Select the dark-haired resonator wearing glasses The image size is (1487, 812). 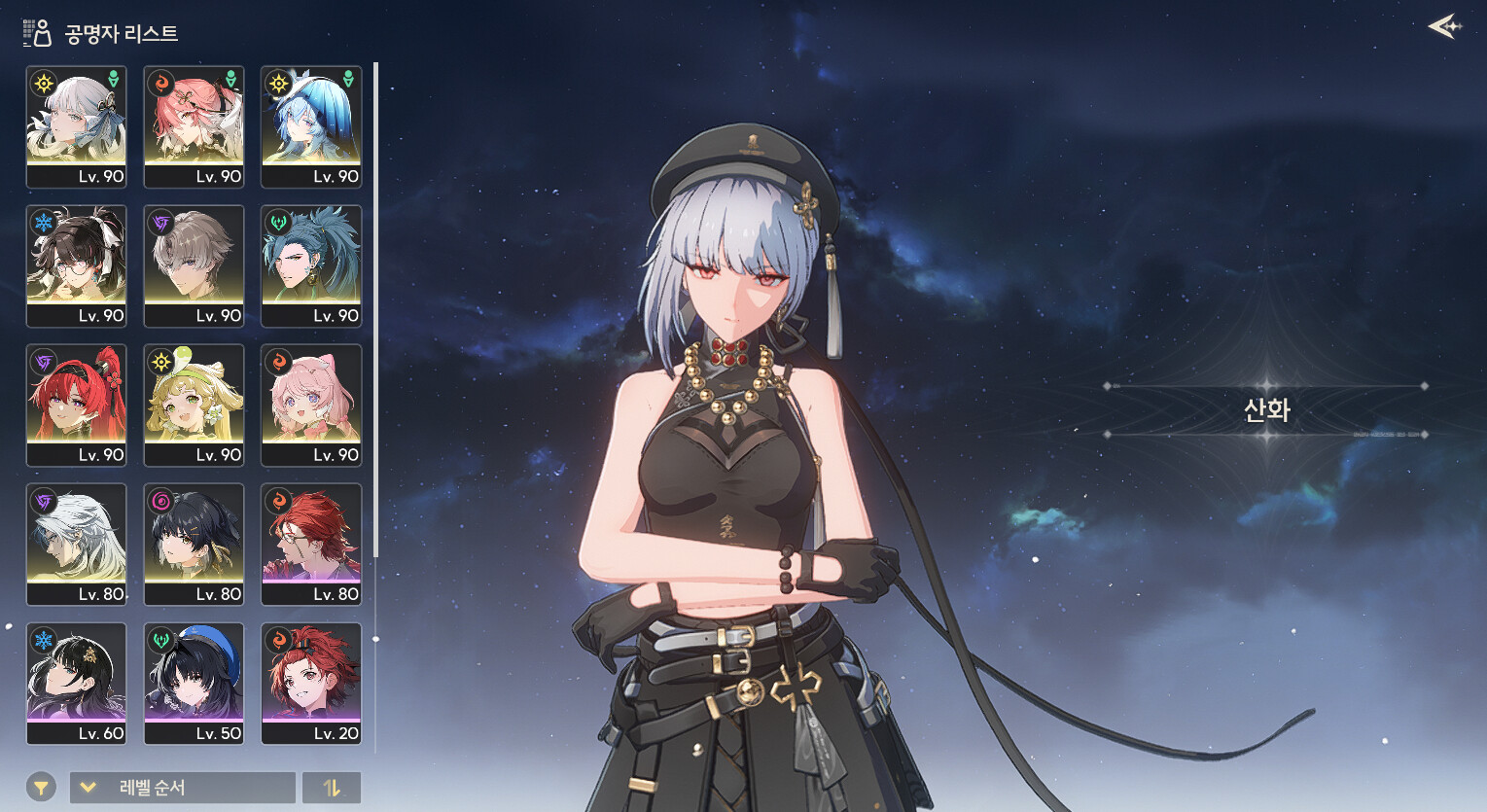76,265
